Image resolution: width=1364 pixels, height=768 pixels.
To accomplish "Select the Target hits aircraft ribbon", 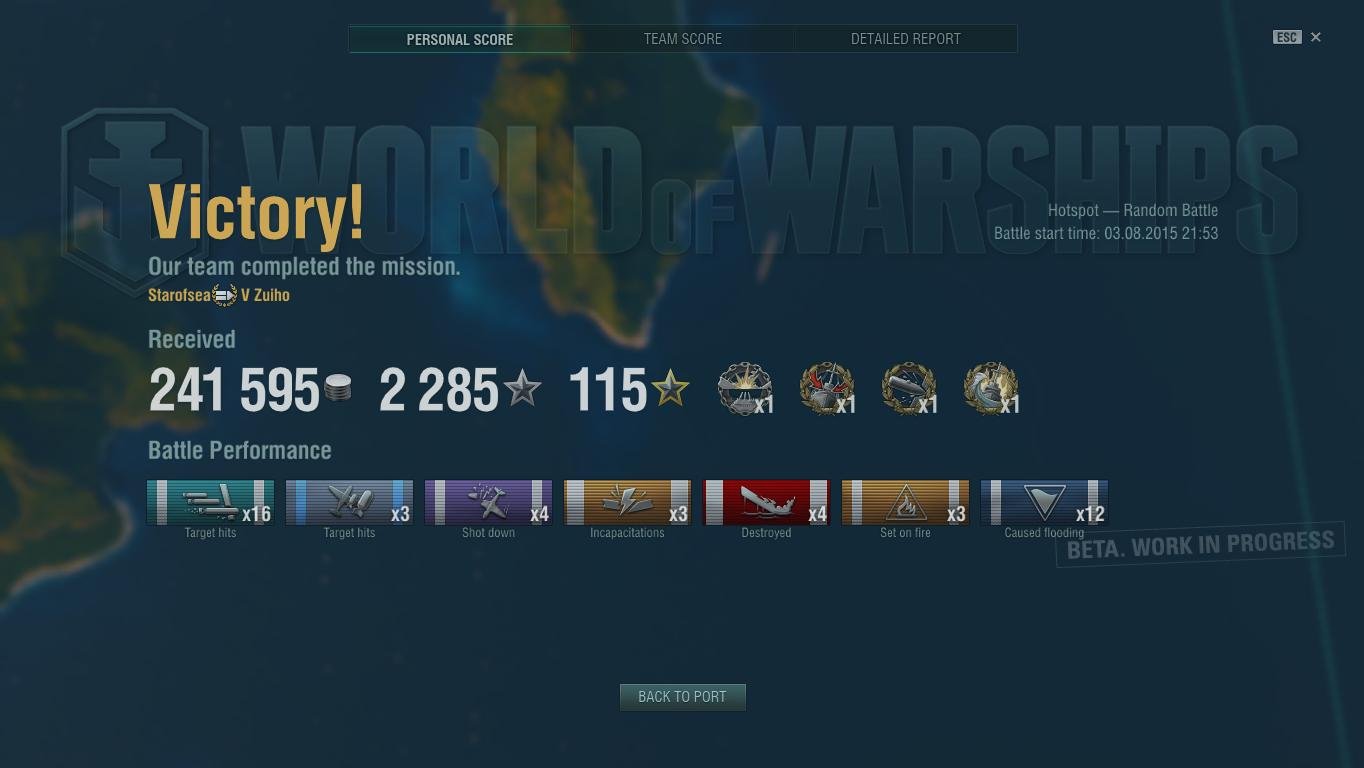I will tap(349, 503).
